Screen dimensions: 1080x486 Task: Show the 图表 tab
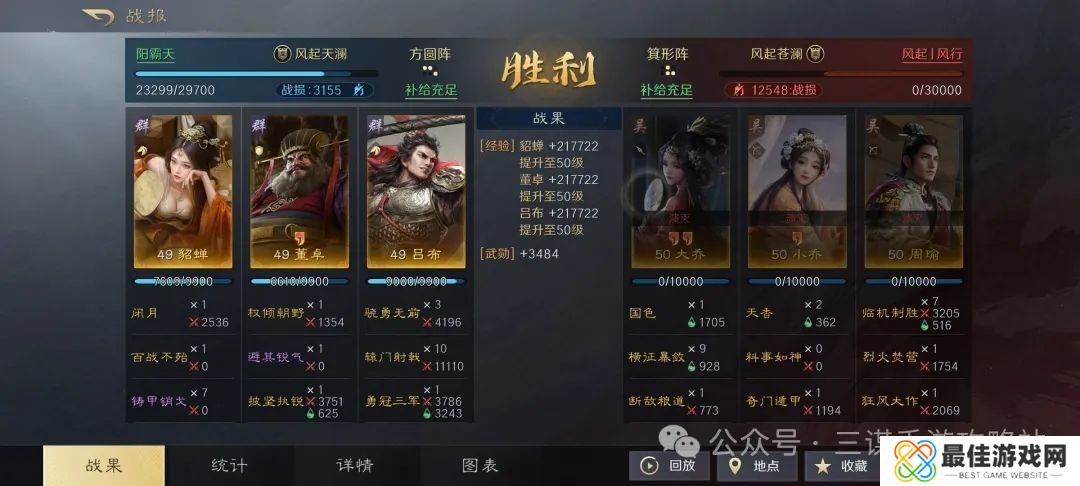click(x=480, y=465)
